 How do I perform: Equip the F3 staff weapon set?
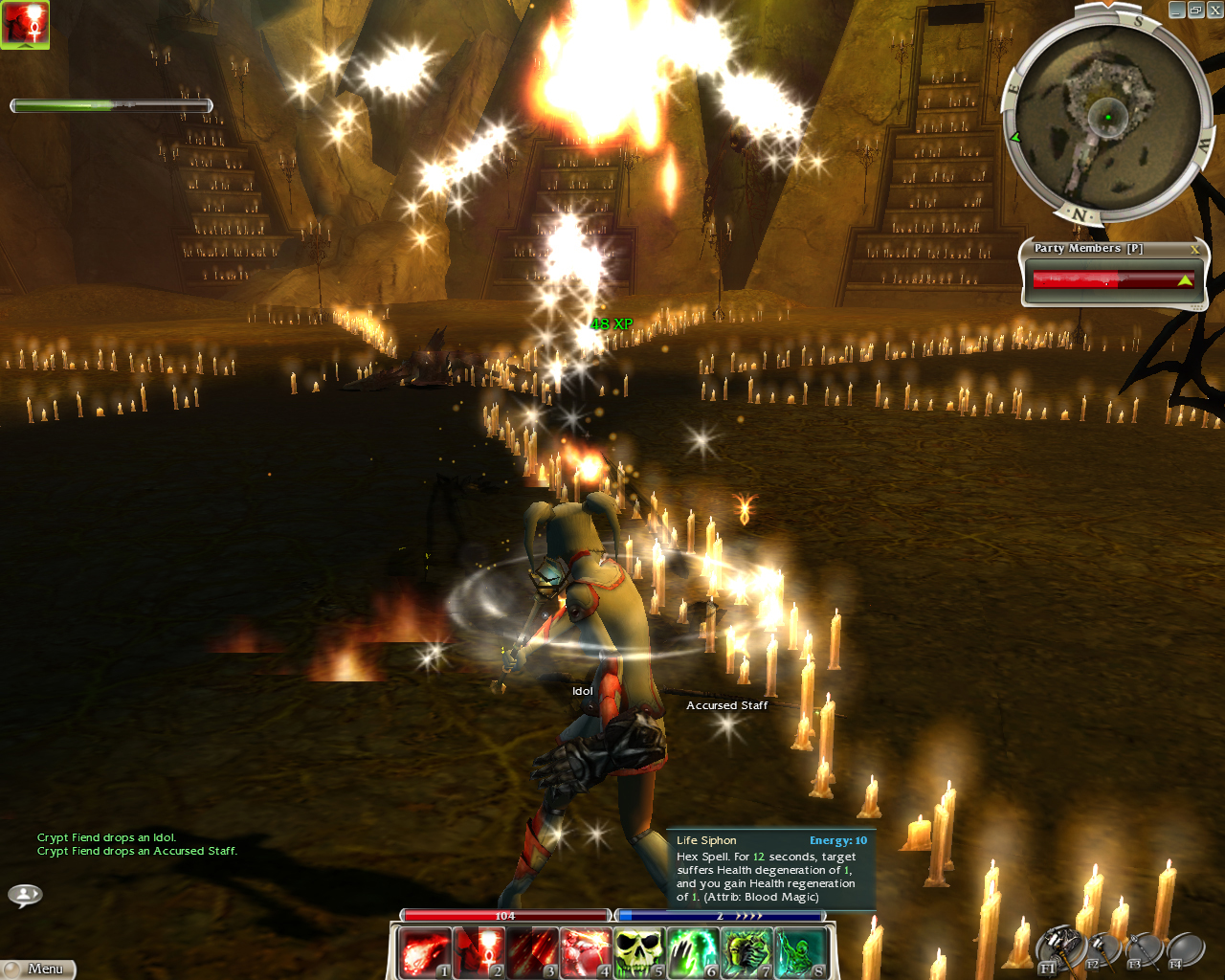tap(1144, 949)
